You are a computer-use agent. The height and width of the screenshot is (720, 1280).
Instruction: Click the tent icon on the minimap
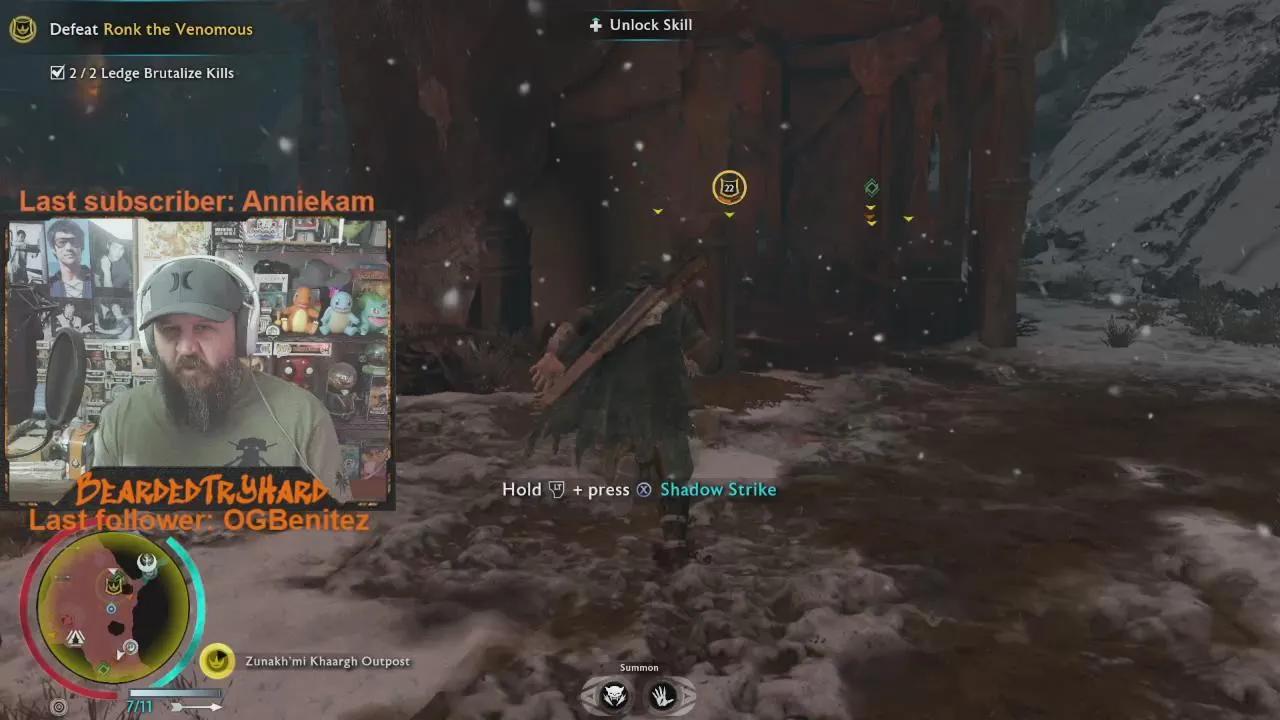(74, 636)
